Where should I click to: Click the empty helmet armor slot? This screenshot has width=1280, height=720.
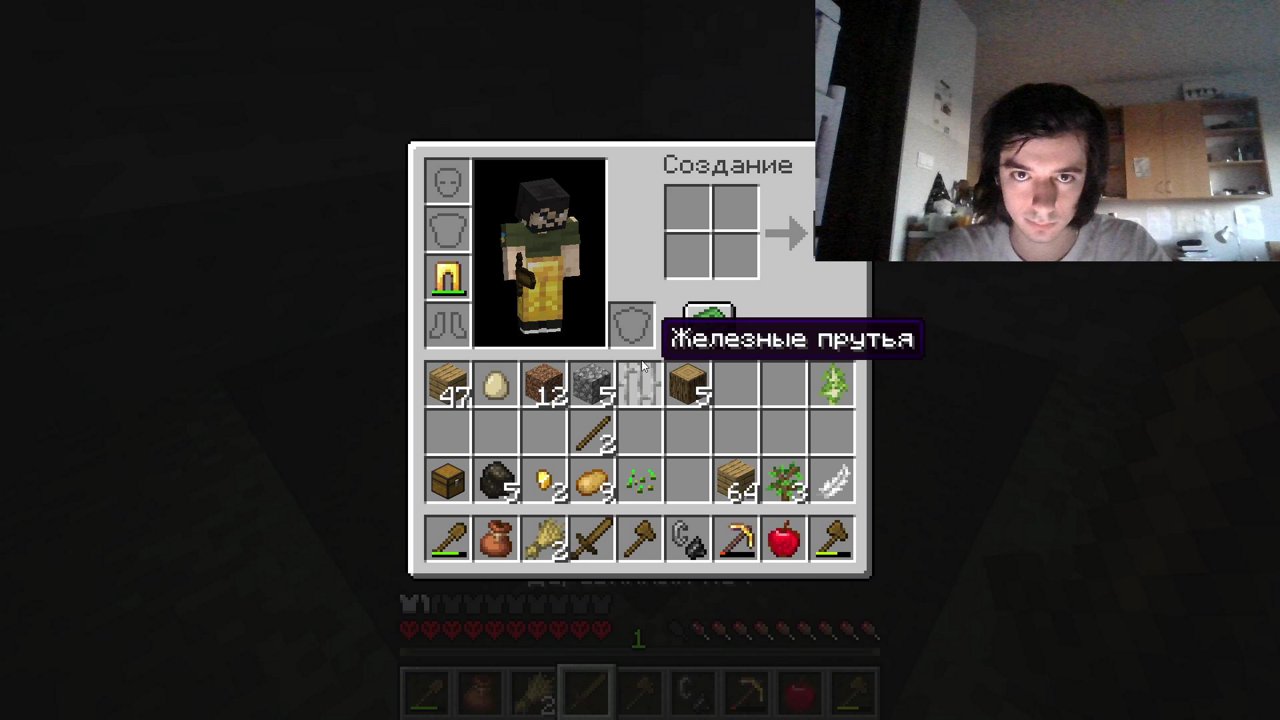tap(447, 180)
